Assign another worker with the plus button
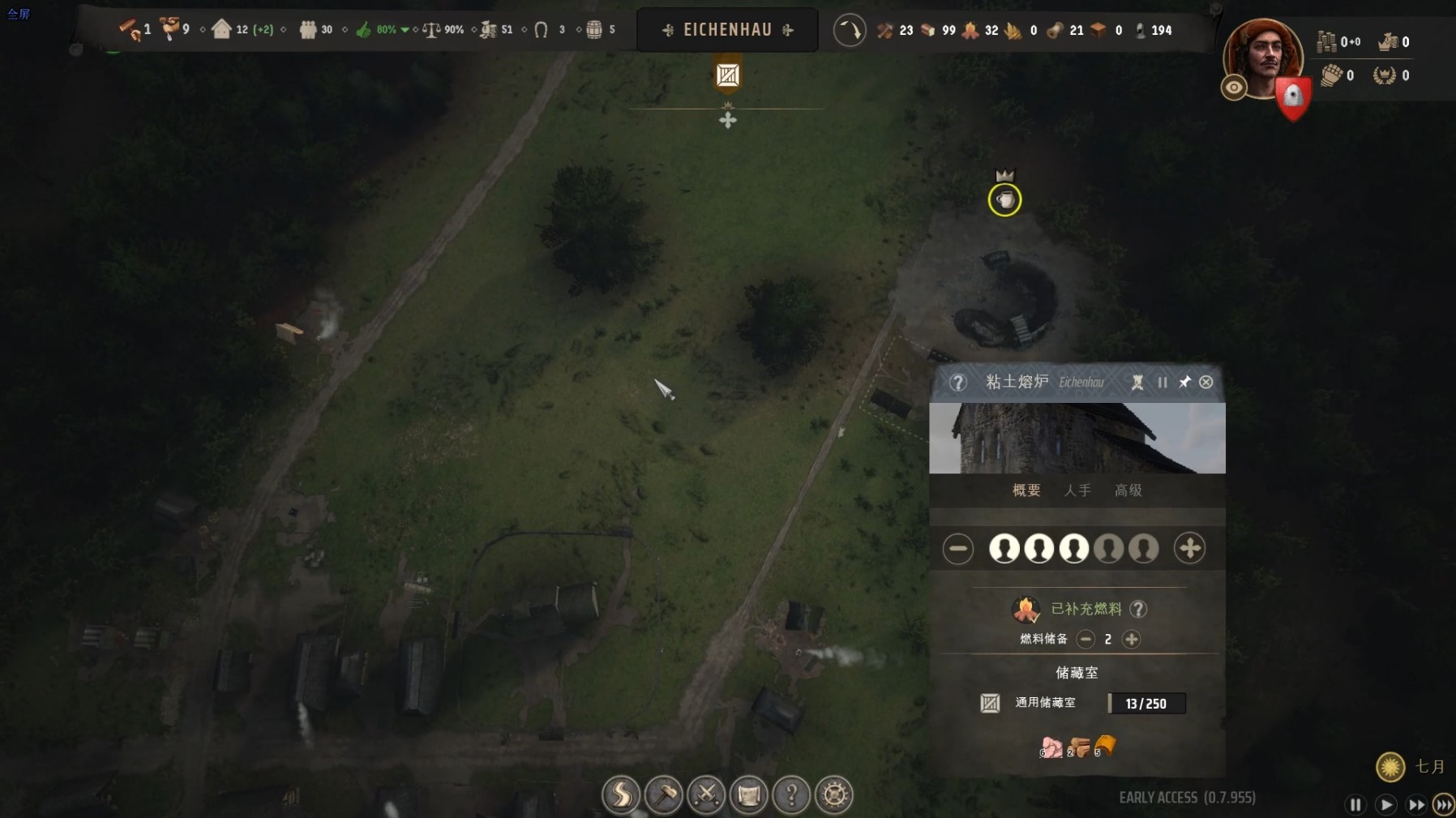The height and width of the screenshot is (818, 1456). pyautogui.click(x=1190, y=549)
